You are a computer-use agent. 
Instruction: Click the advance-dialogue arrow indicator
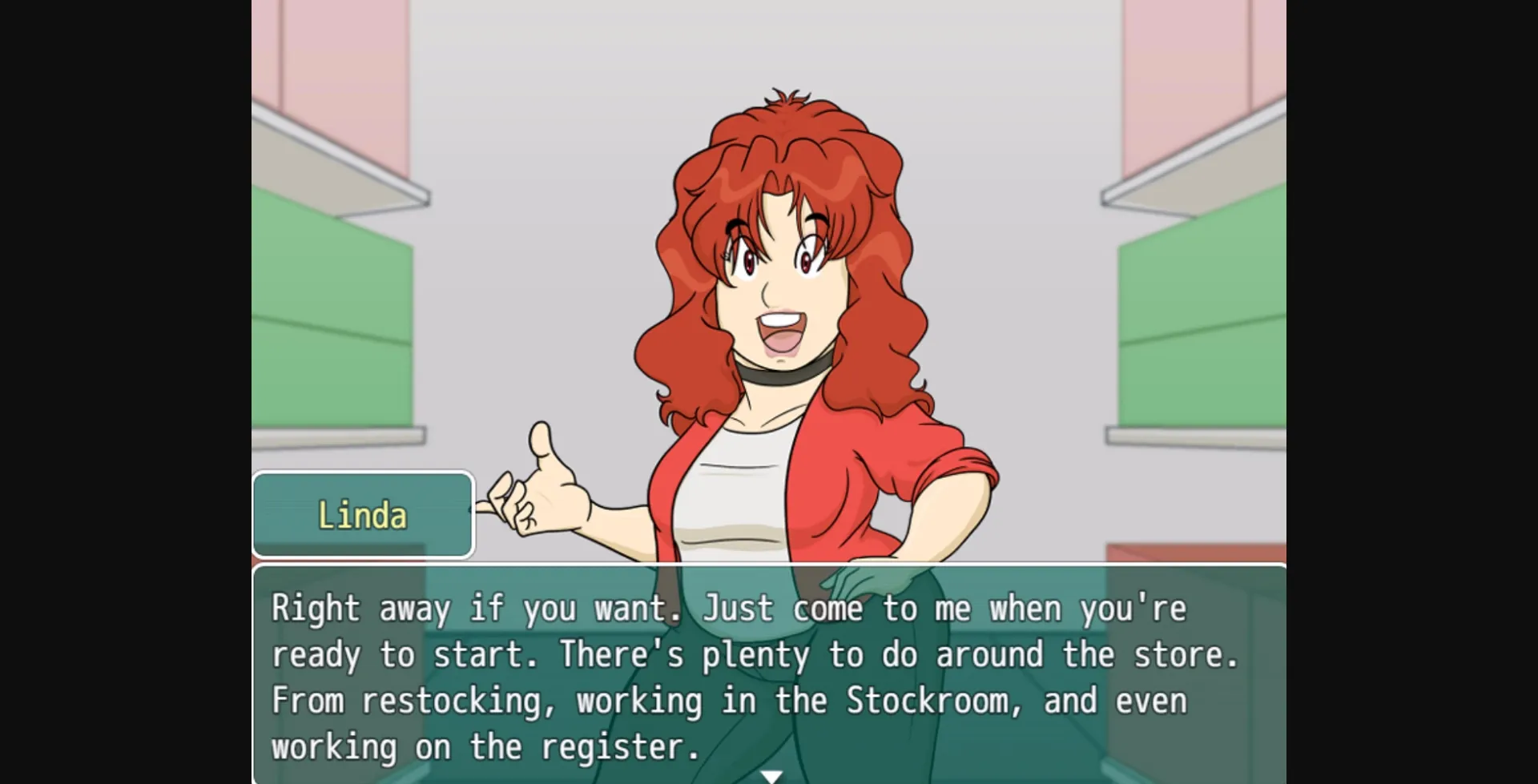click(771, 774)
